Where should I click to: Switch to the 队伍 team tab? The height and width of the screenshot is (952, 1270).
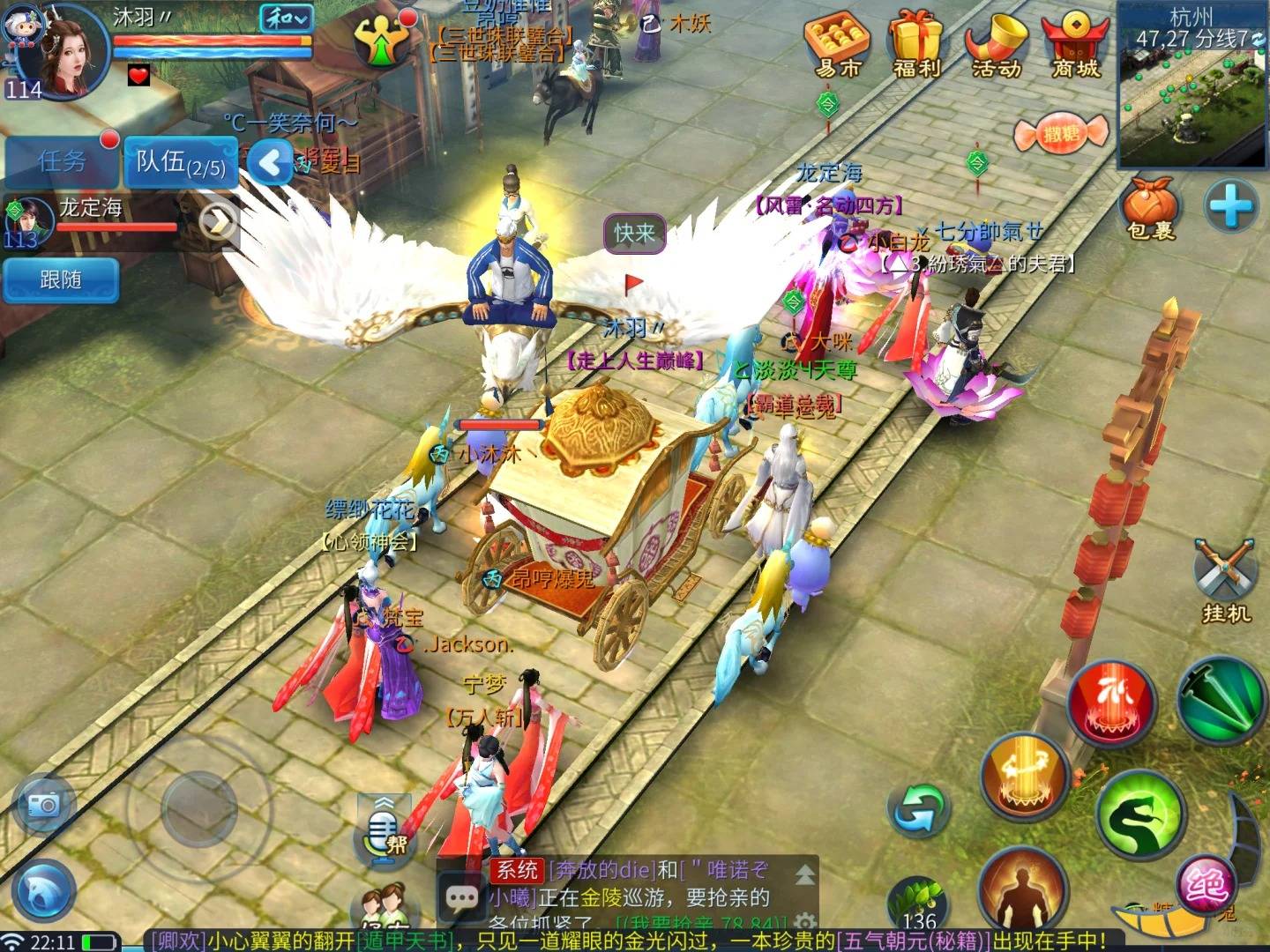click(x=181, y=162)
